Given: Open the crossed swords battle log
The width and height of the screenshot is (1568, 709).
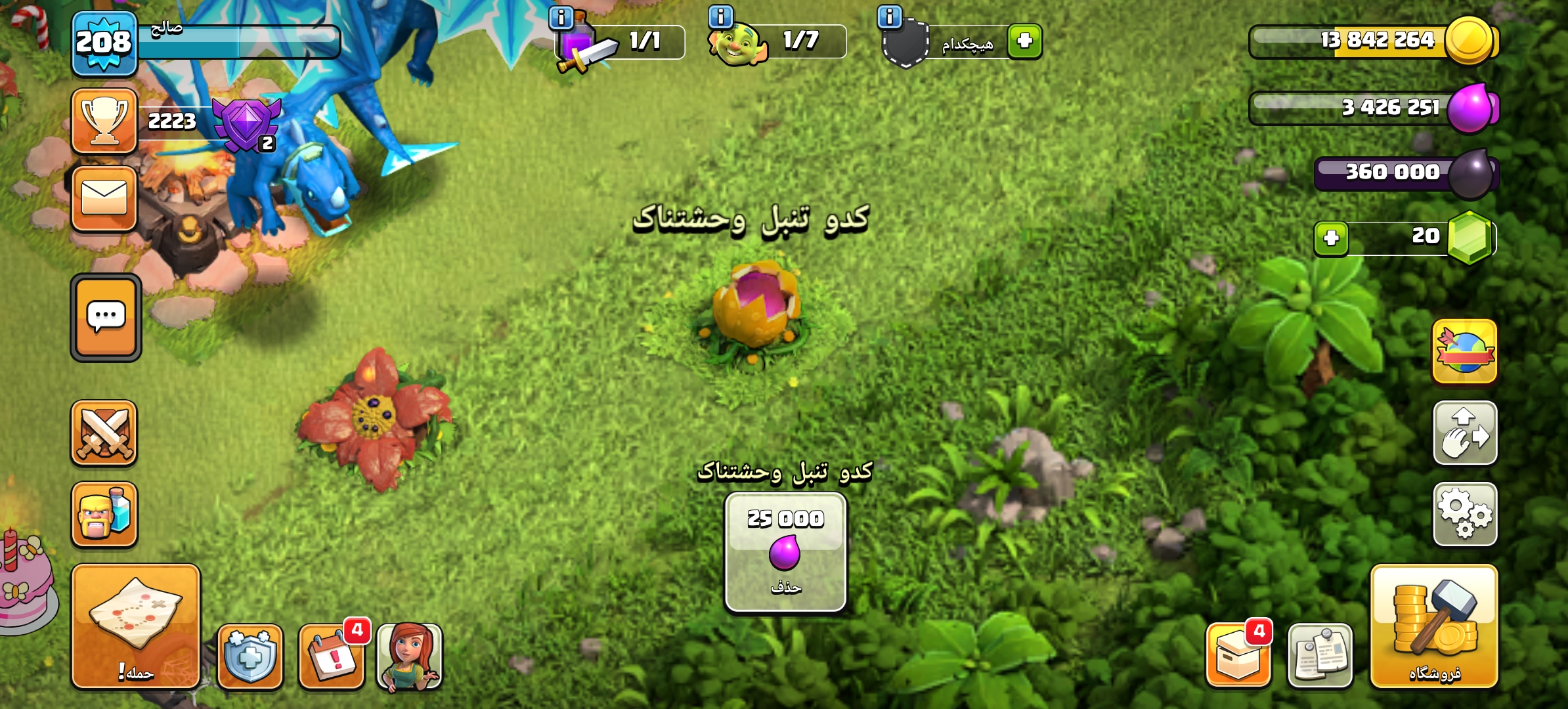Looking at the screenshot, I should [104, 433].
